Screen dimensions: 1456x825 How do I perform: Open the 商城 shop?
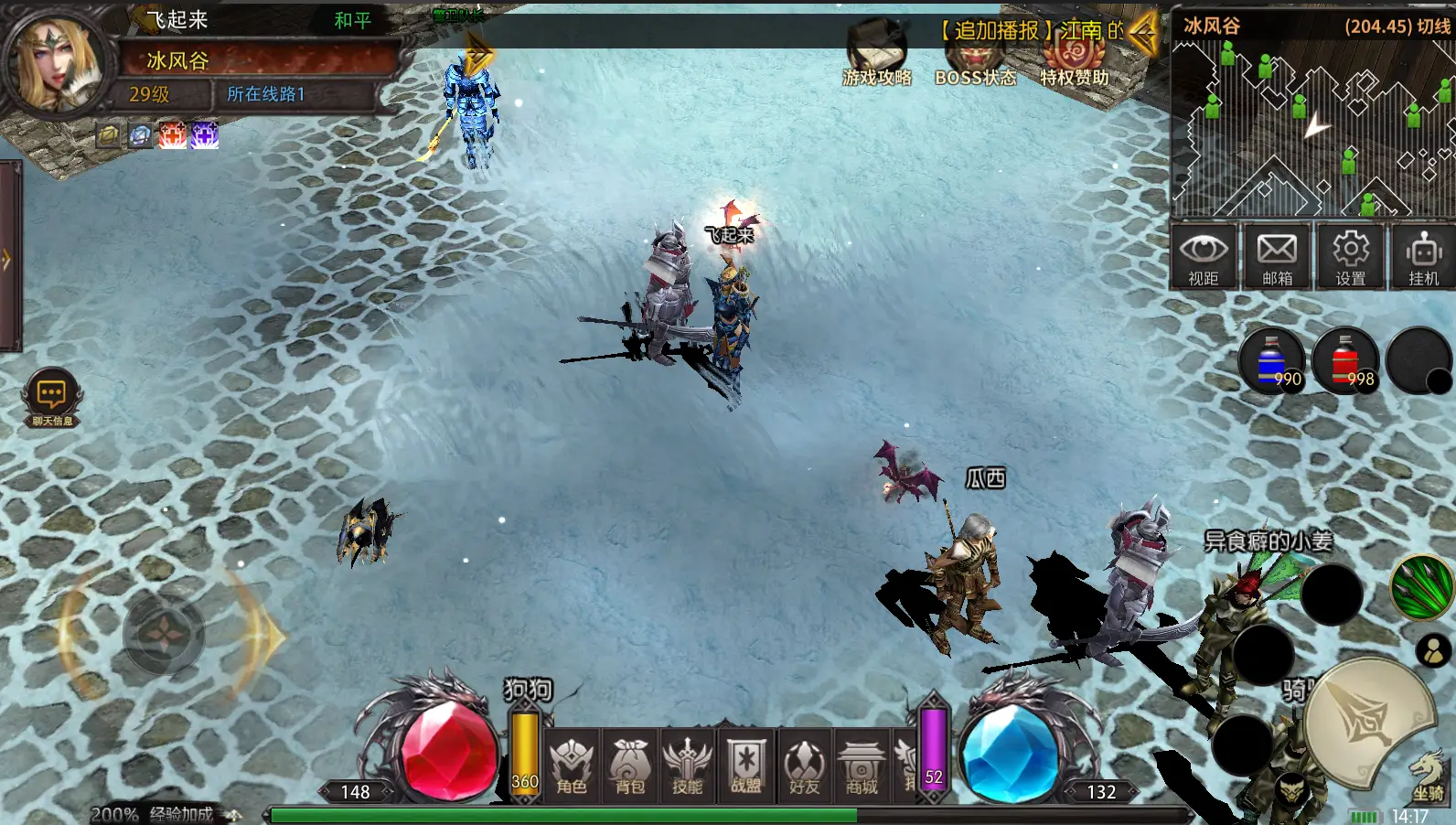click(862, 766)
